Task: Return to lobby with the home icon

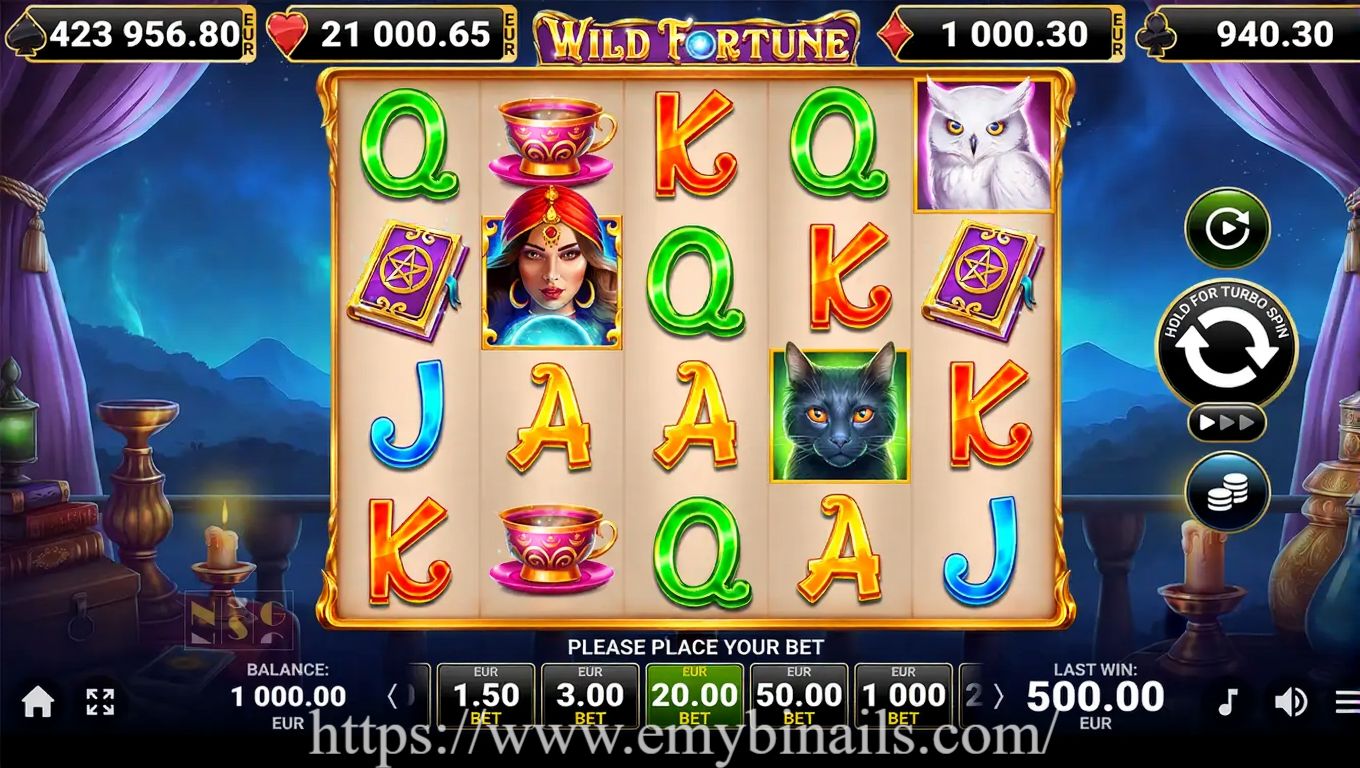Action: point(38,702)
